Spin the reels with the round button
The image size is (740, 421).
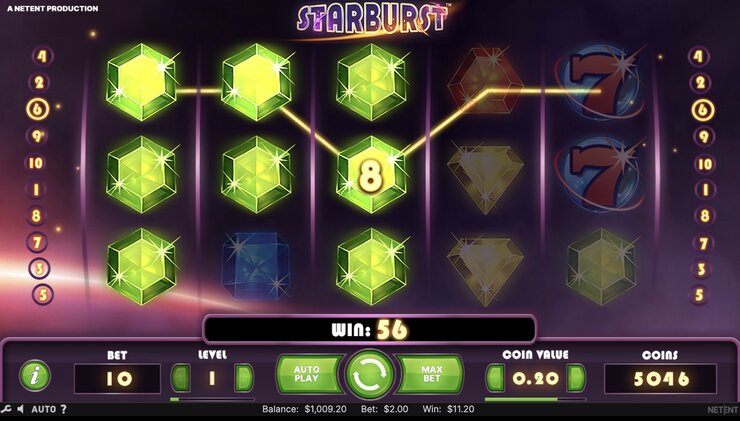coord(370,375)
